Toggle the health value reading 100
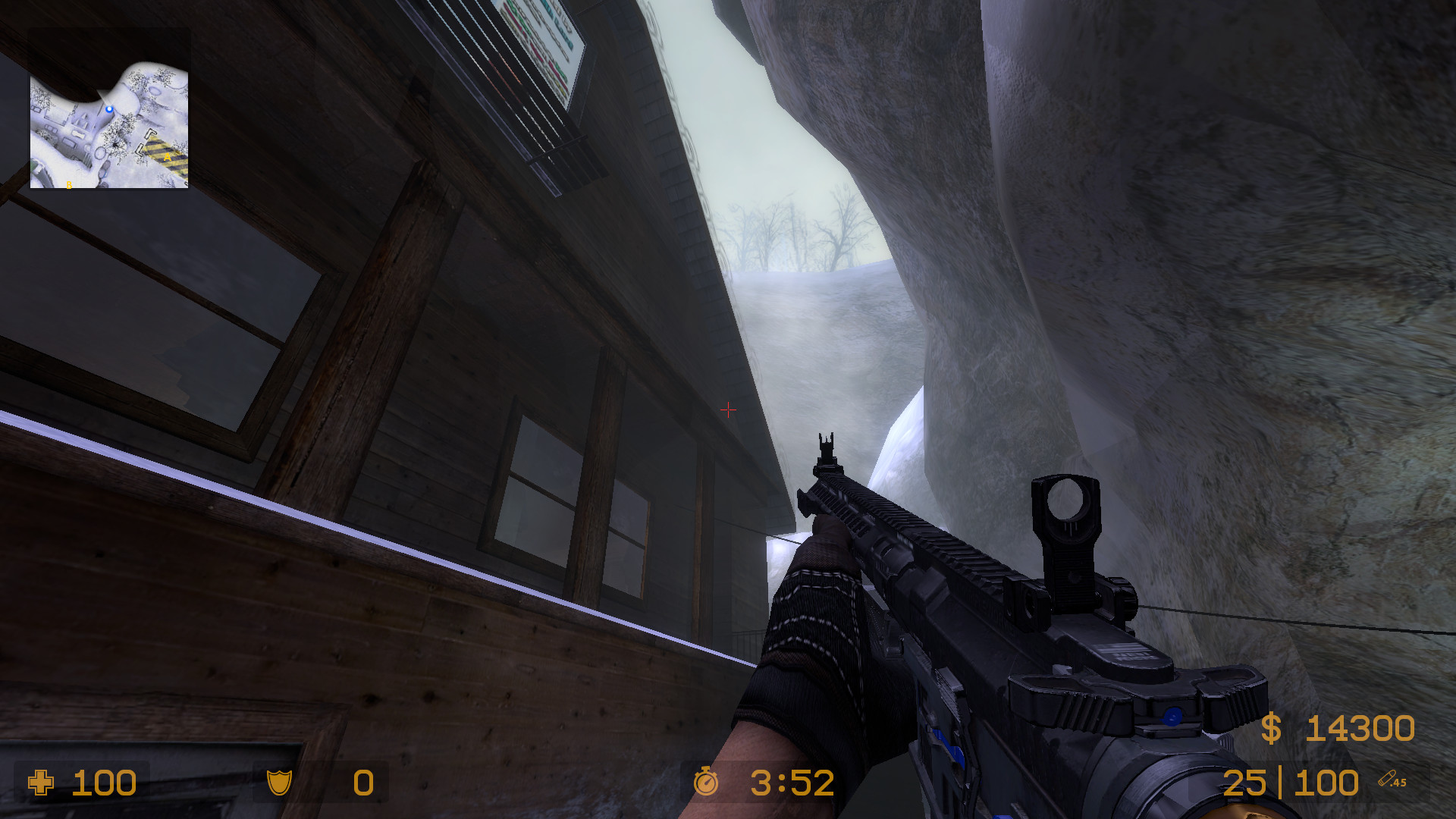The height and width of the screenshot is (819, 1456). (106, 783)
